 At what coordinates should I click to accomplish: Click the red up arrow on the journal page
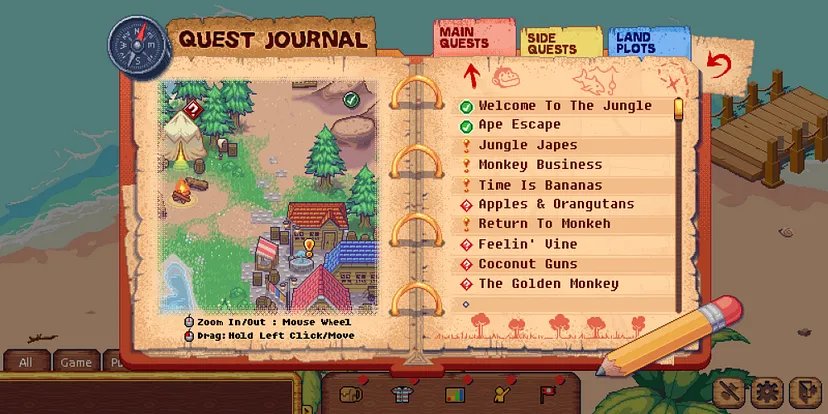pyautogui.click(x=471, y=73)
